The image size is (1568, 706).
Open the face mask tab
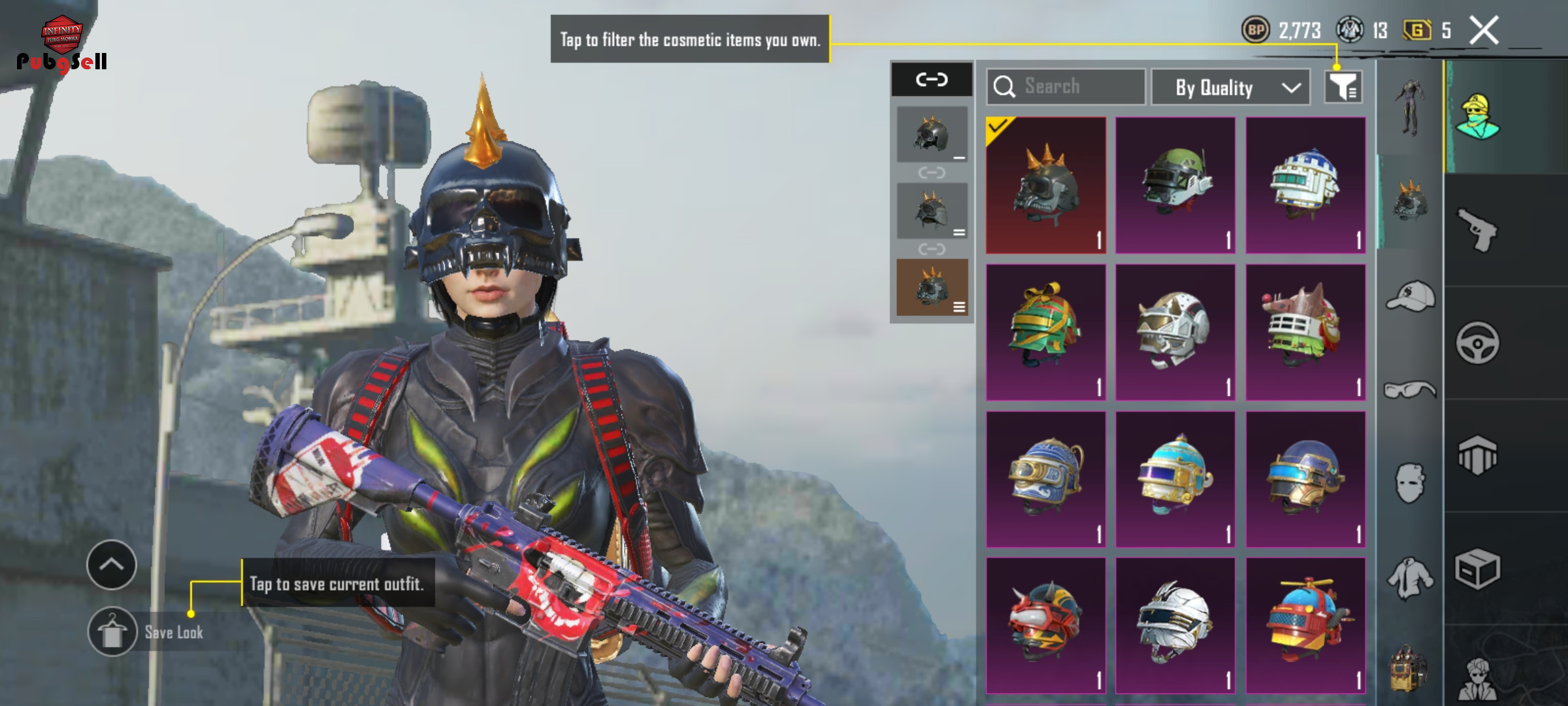(1410, 484)
